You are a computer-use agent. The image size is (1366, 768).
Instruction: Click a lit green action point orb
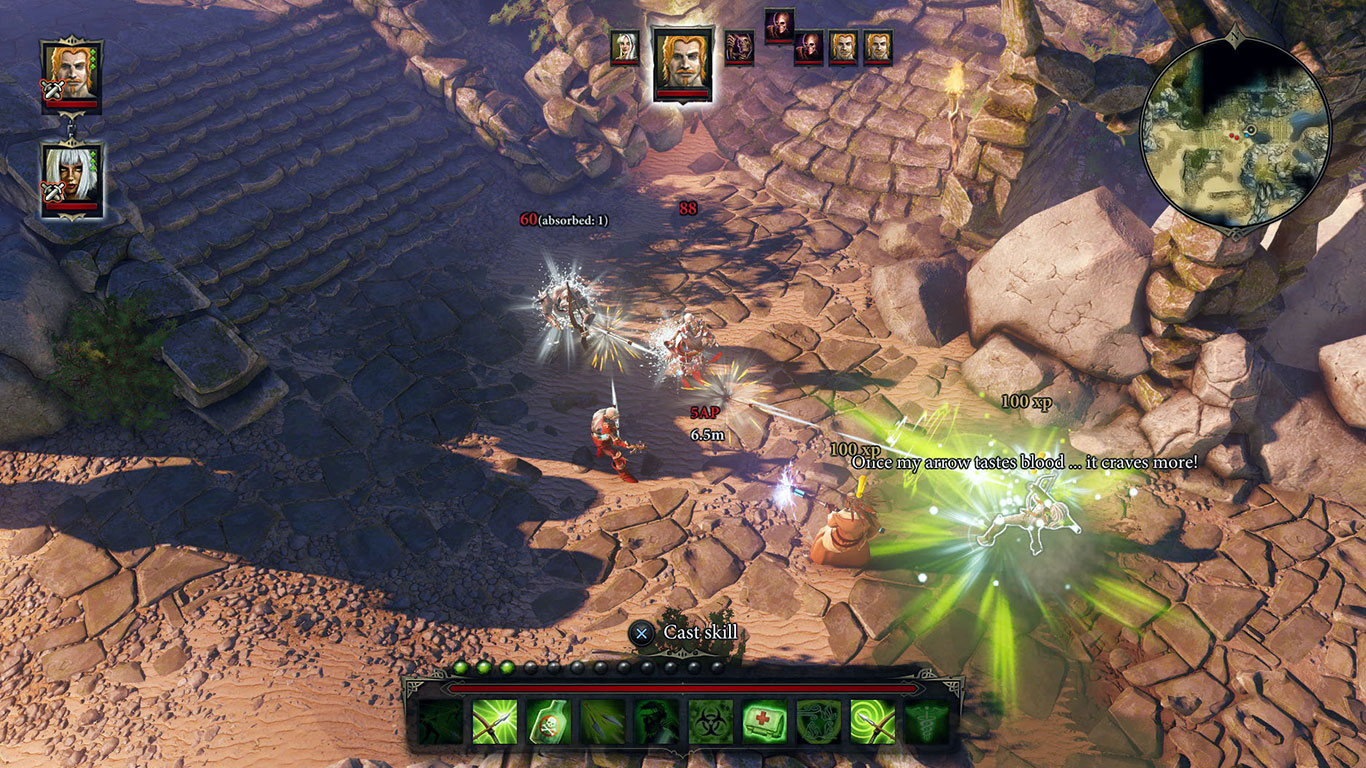(x=461, y=666)
